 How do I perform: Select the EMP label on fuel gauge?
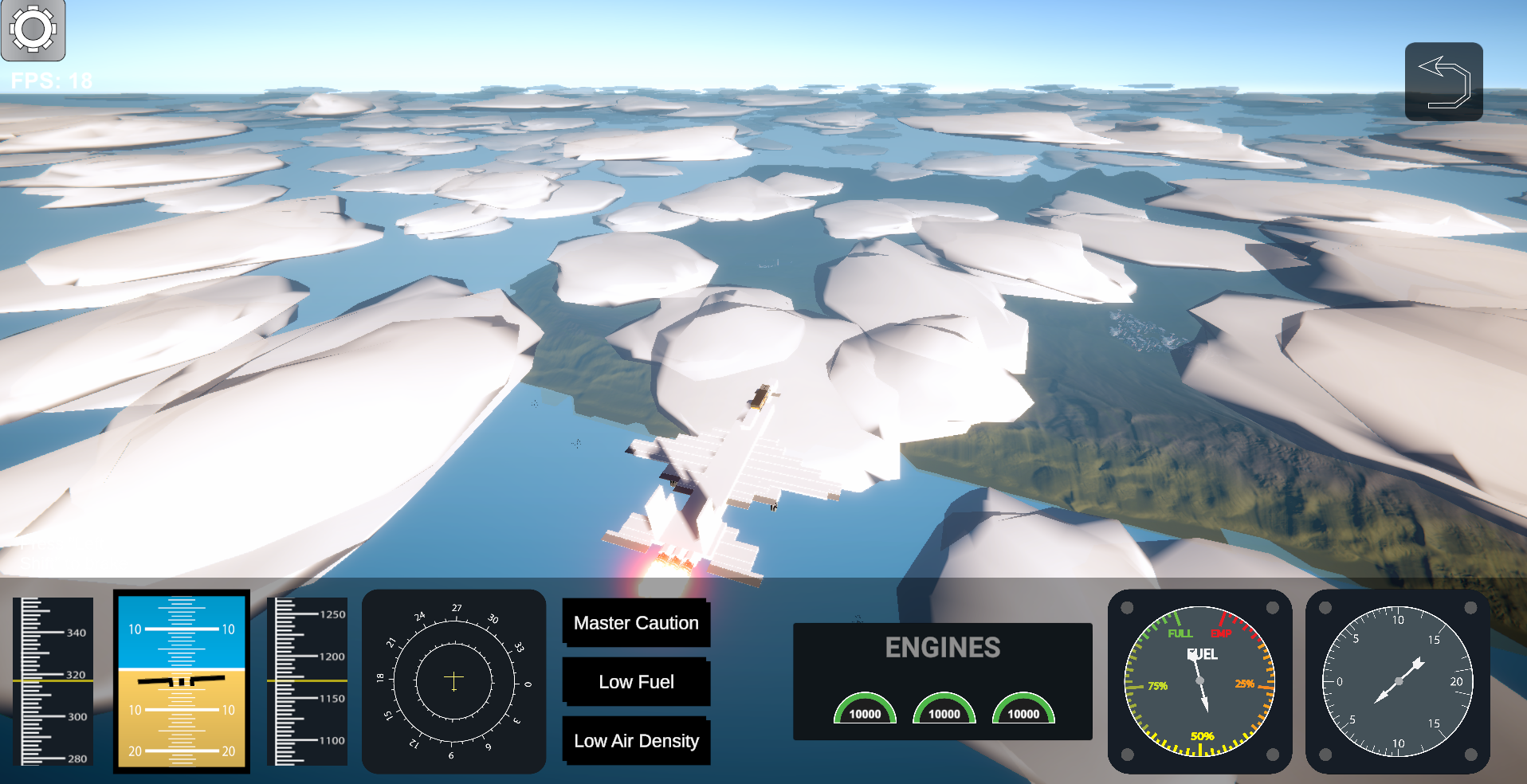click(1220, 634)
